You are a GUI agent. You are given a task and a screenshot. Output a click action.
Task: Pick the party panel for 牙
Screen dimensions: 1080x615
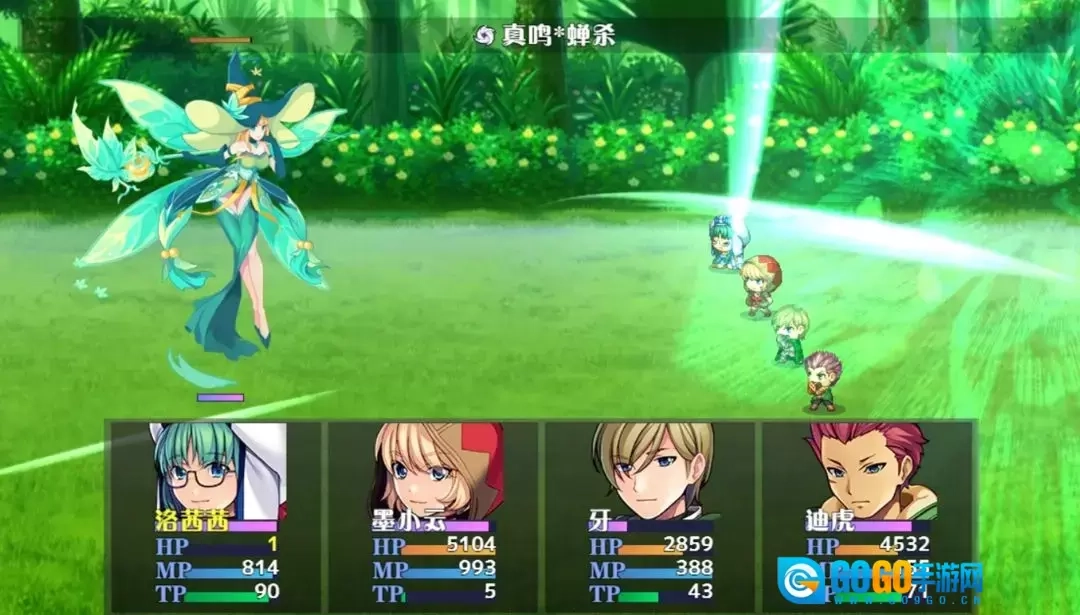point(650,516)
